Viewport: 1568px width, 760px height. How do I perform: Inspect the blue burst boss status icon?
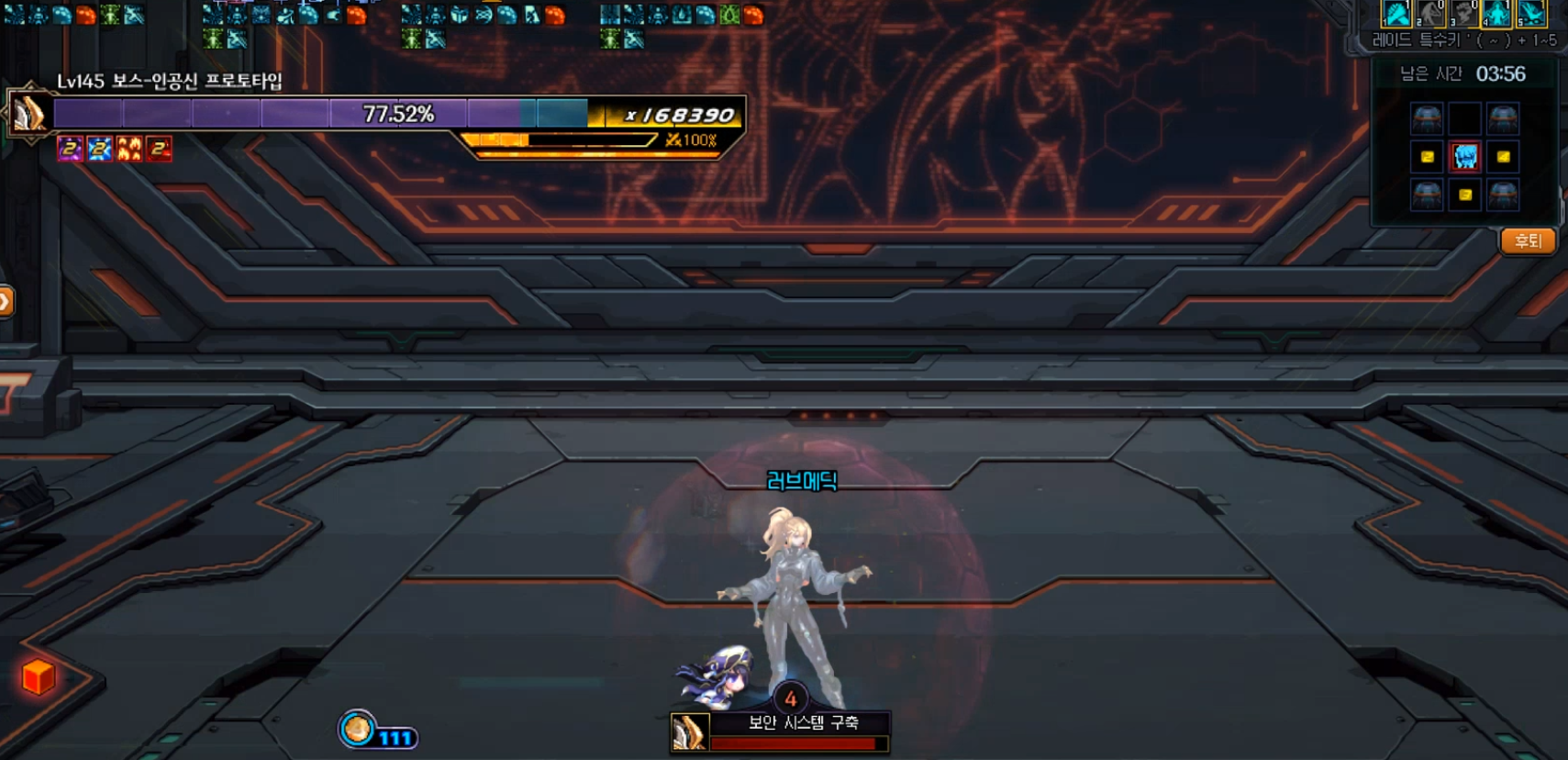tap(99, 149)
